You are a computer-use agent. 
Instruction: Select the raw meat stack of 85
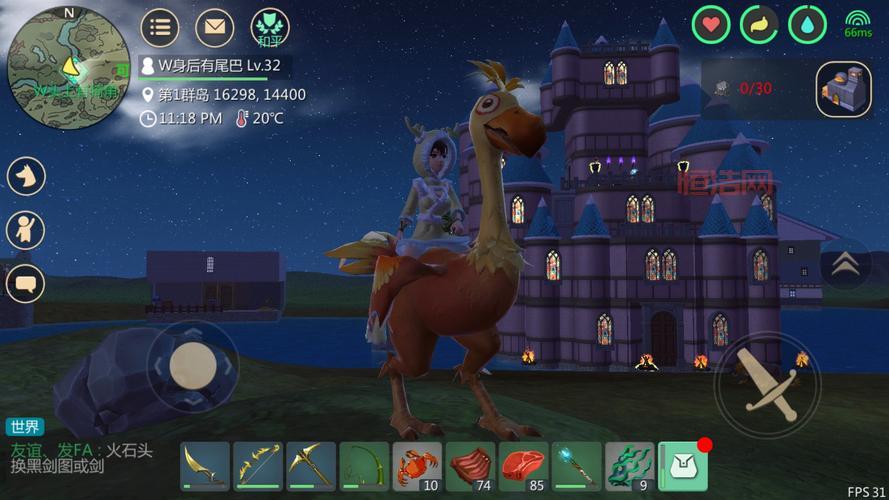click(x=523, y=467)
